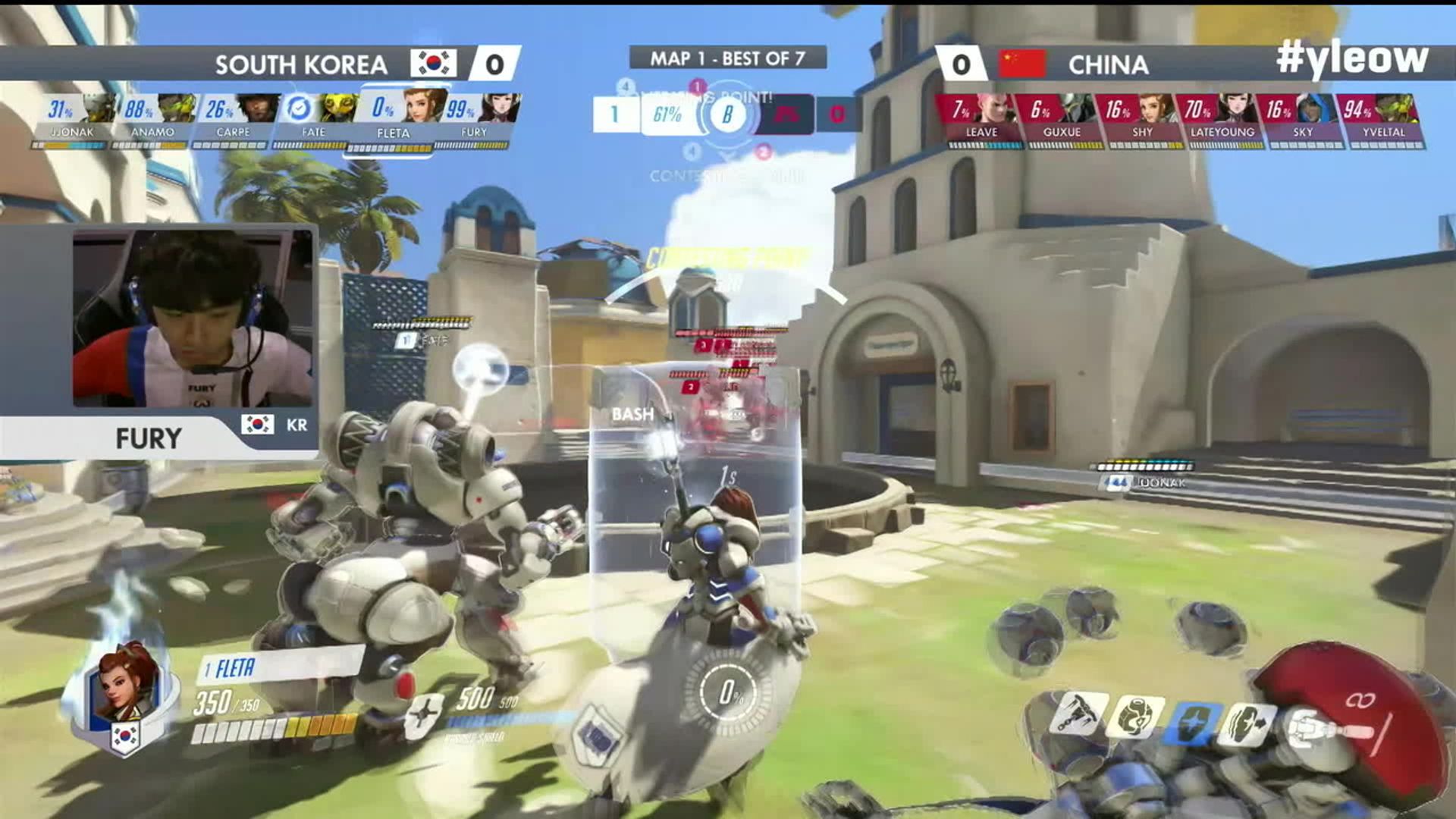This screenshot has height=819, width=1456.
Task: Trigger the Shield Bash ability icon
Action: [x=1247, y=724]
